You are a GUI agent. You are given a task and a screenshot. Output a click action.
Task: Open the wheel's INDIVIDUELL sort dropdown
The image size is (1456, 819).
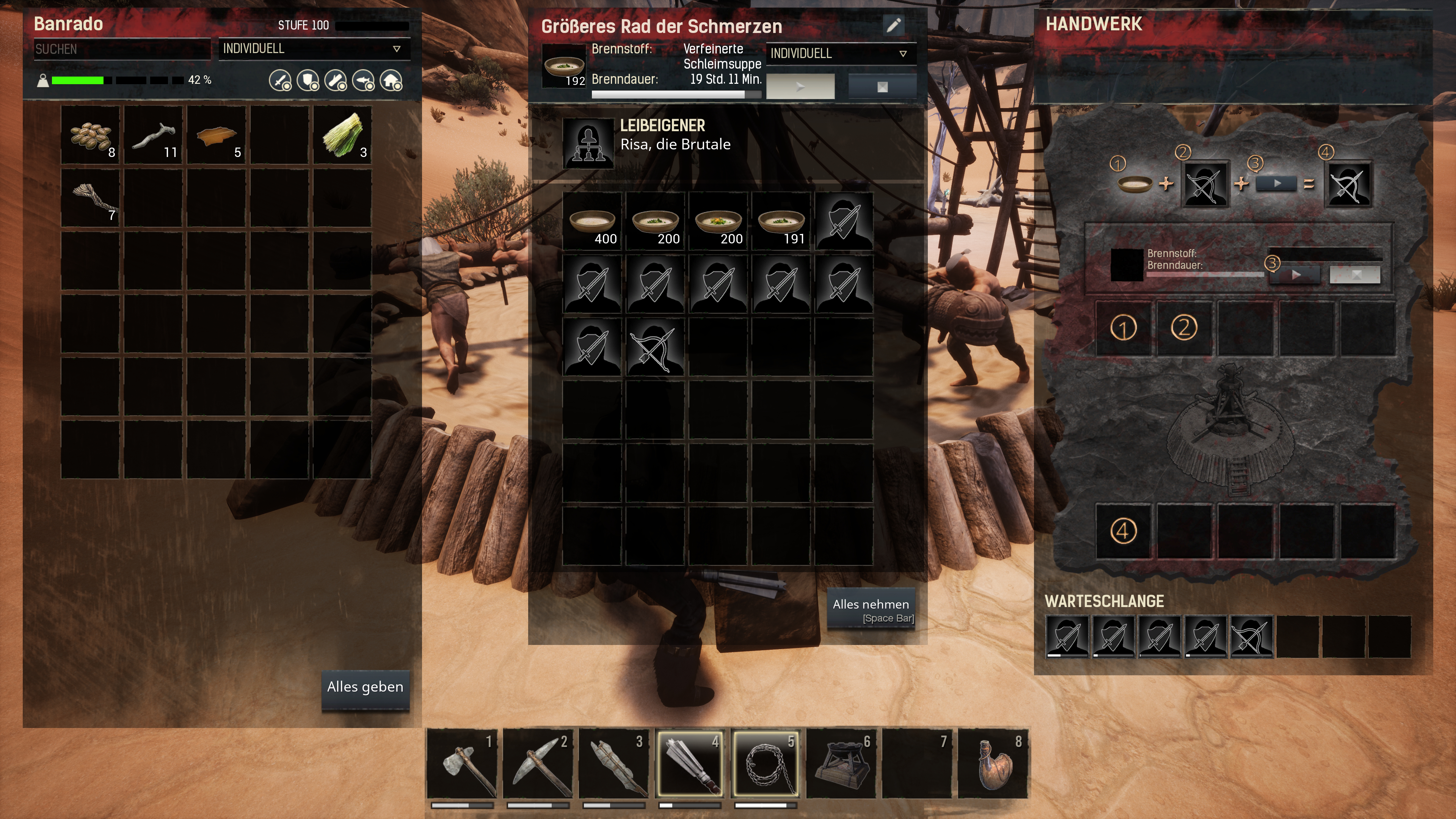839,54
